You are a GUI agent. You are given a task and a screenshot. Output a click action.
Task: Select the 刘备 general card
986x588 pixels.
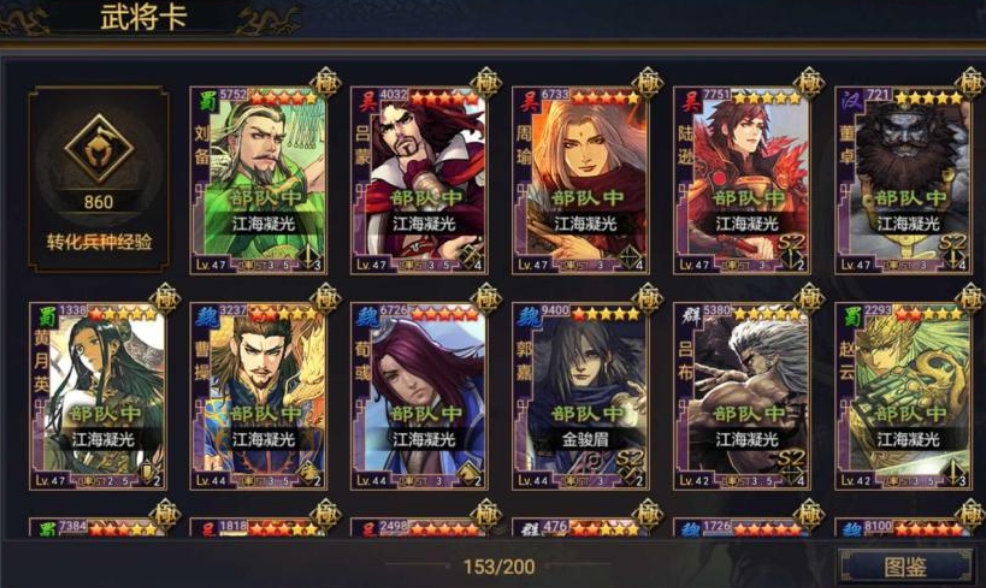pyautogui.click(x=258, y=180)
